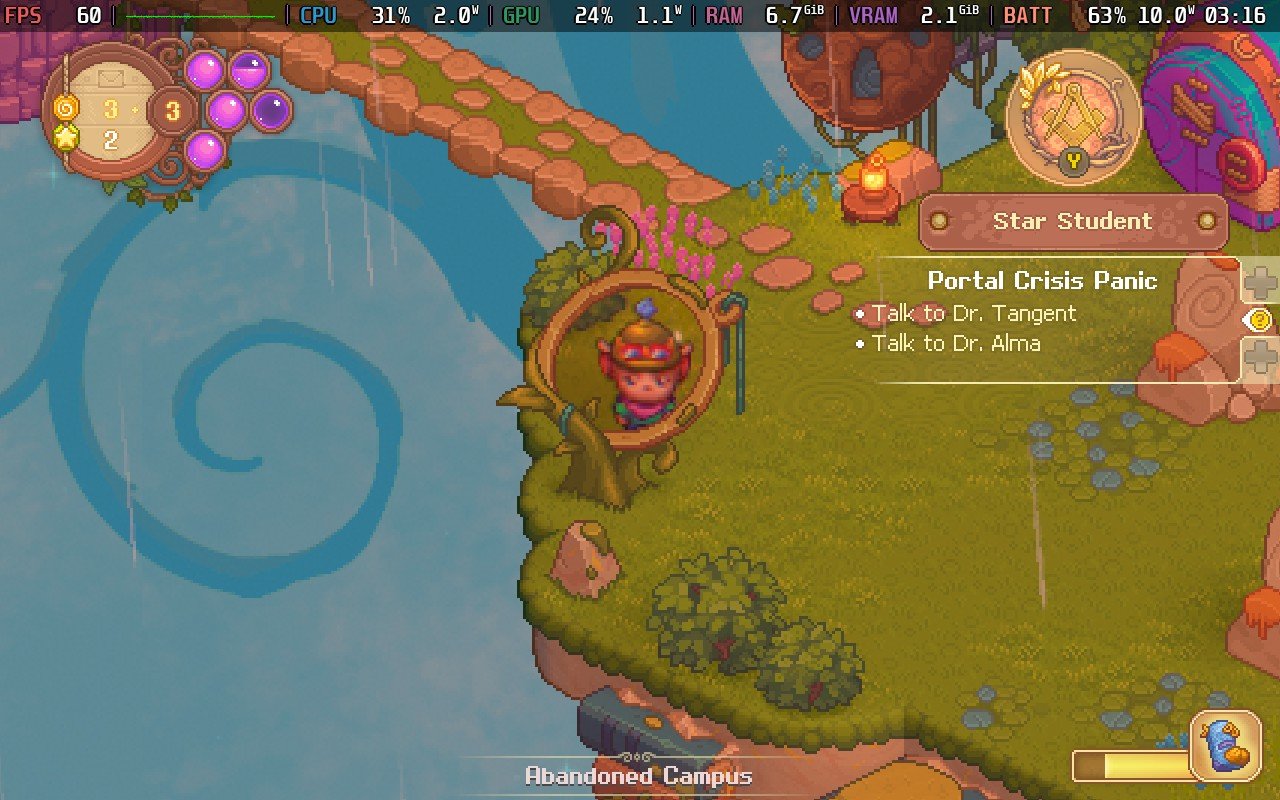
Task: Click the Abandoned Campus location label
Action: [637, 775]
